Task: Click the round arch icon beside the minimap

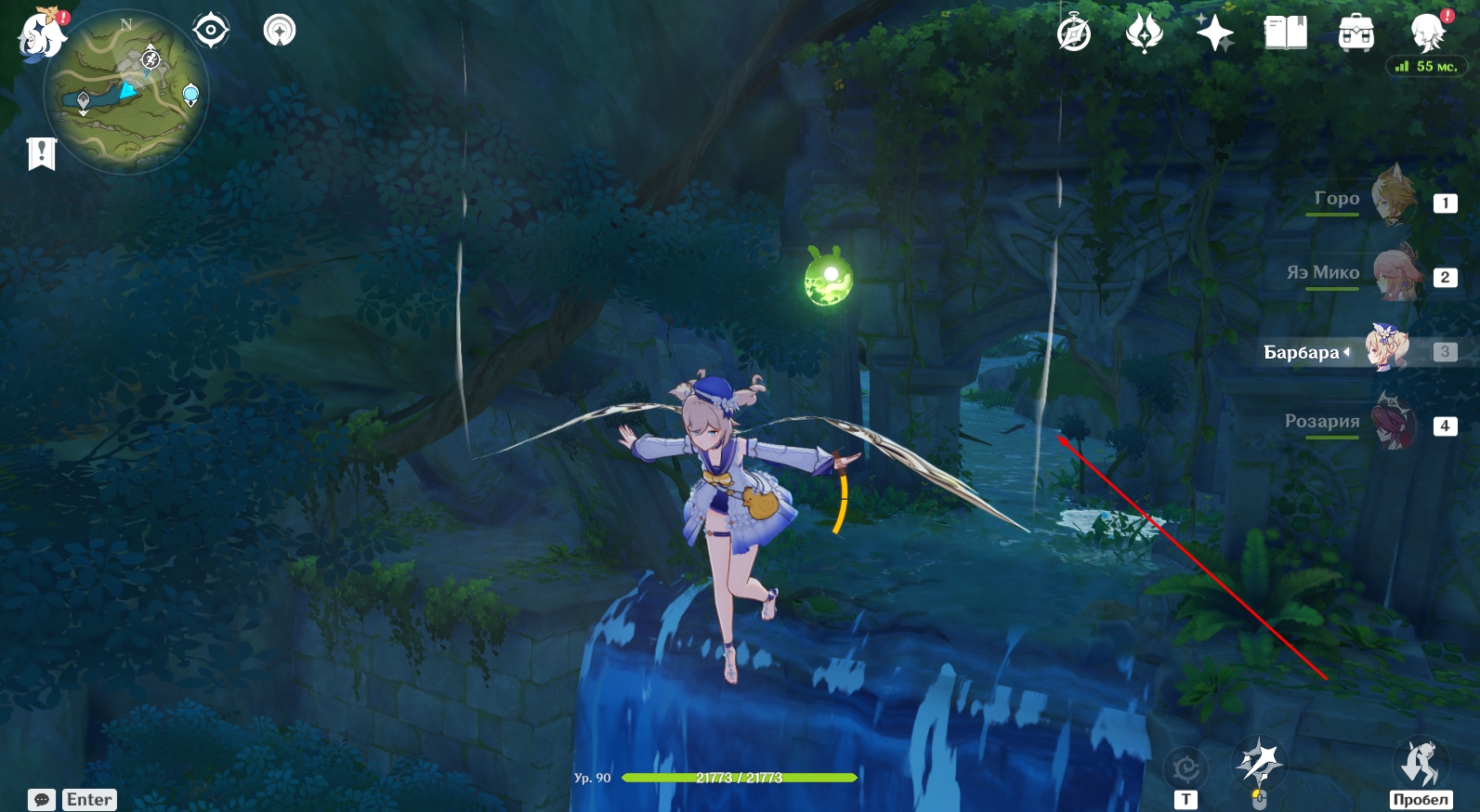Action: tap(279, 31)
